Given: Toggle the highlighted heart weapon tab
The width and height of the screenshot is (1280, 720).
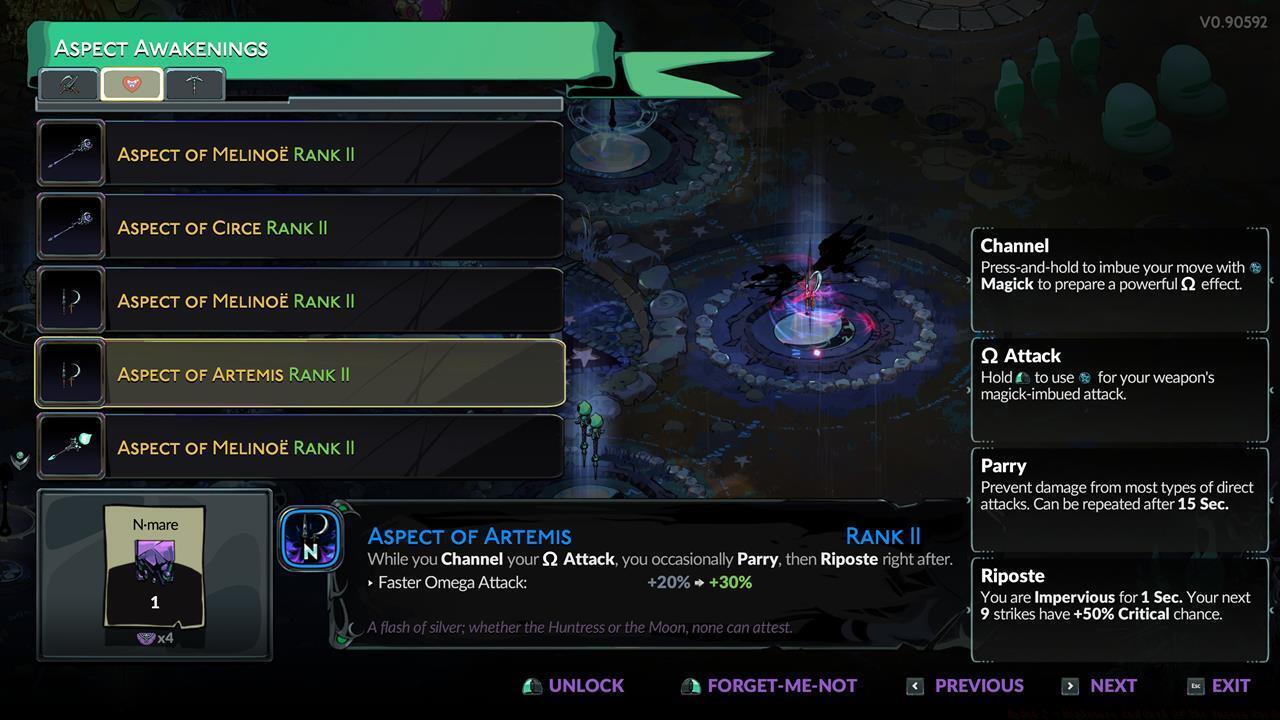Looking at the screenshot, I should (x=131, y=84).
